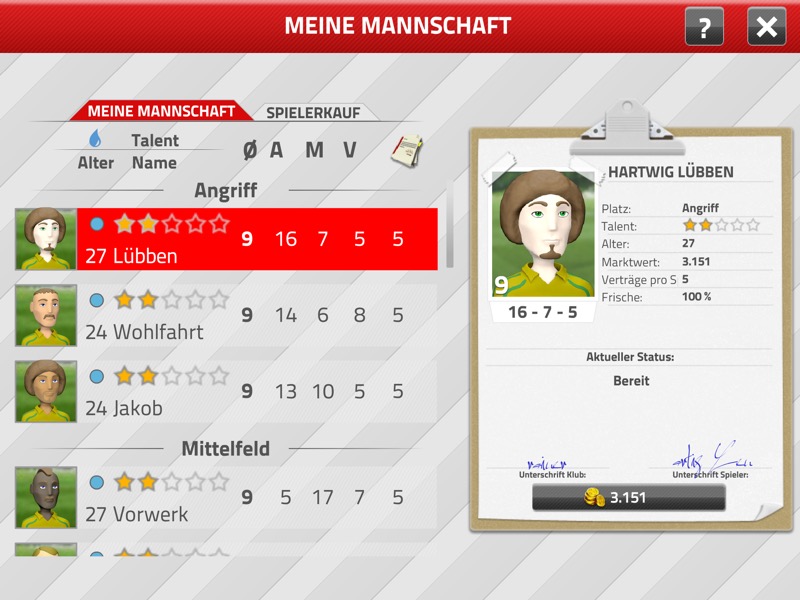Viewport: 800px width, 600px height.
Task: Pick player Jakob in the Angriff section
Action: [256, 392]
